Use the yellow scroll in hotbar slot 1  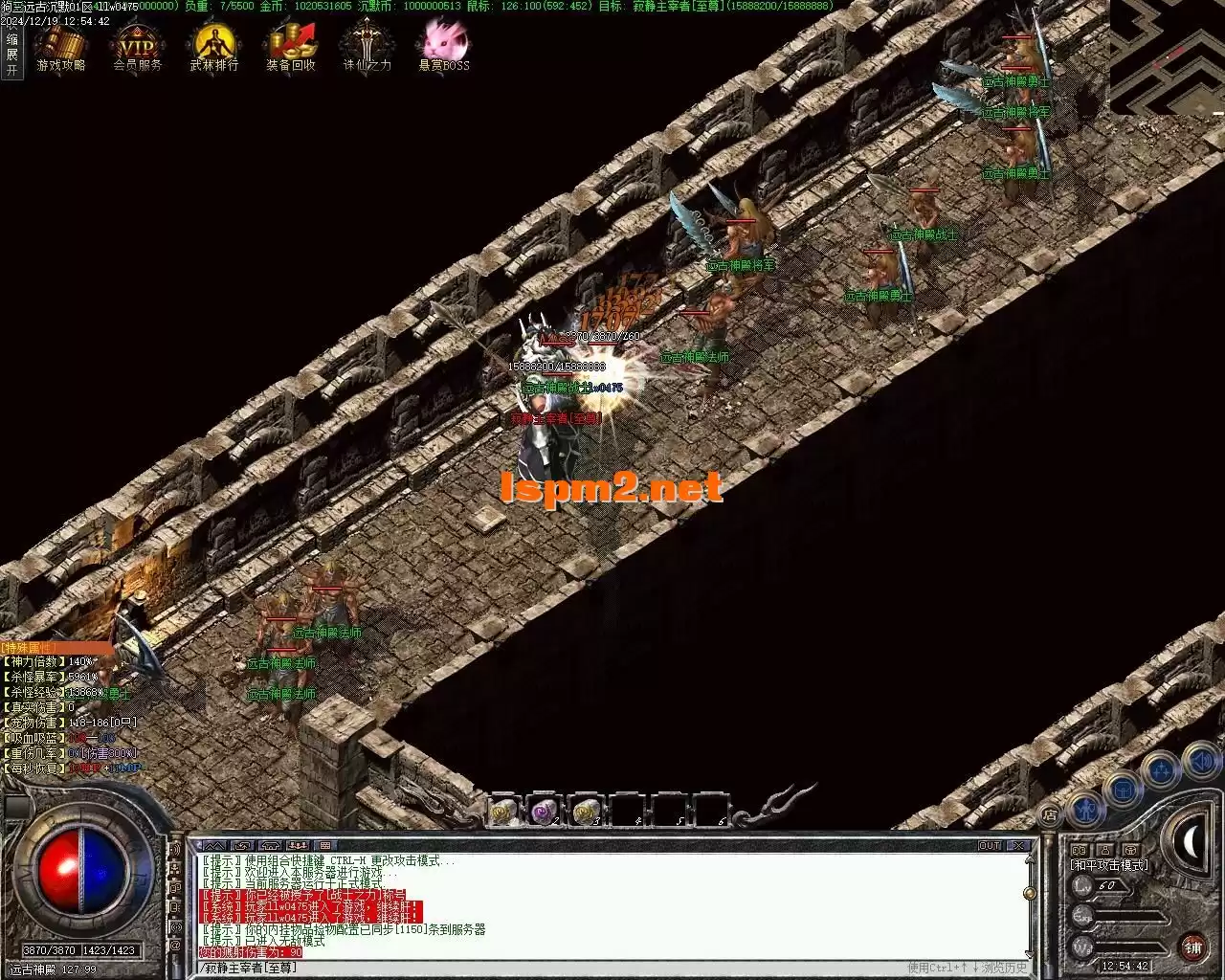pyautogui.click(x=503, y=812)
